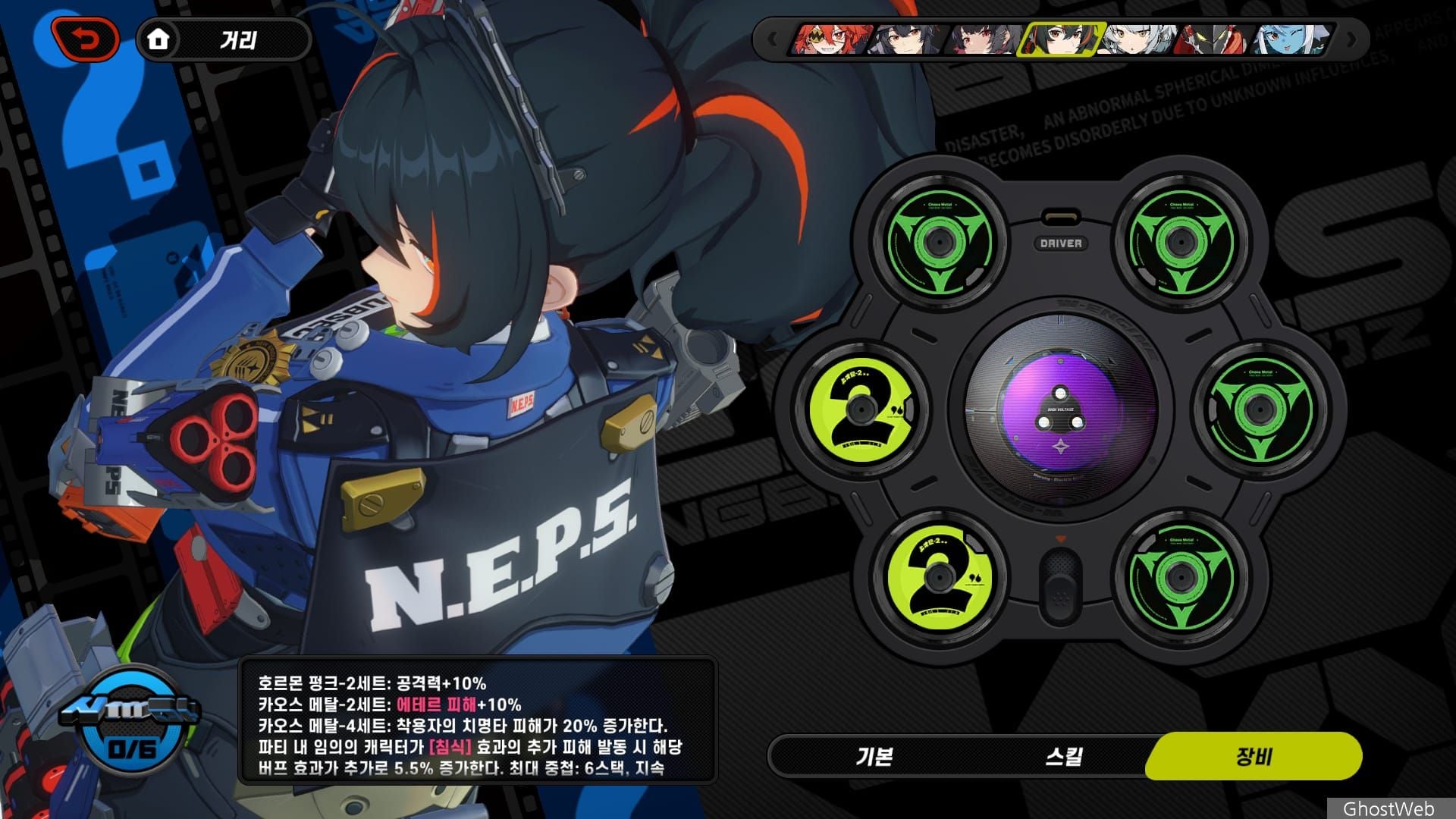Select the 장비 tab

[1254, 756]
